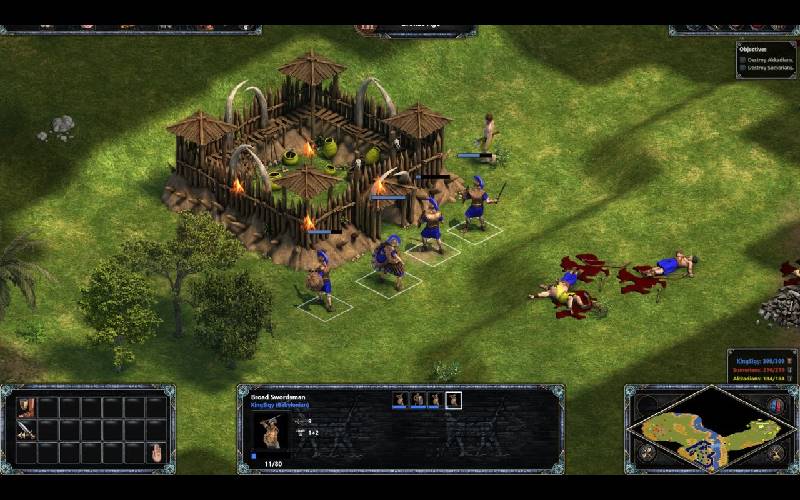The width and height of the screenshot is (800, 500).
Task: Toggle the red-blue minimap mode button
Action: click(x=775, y=406)
